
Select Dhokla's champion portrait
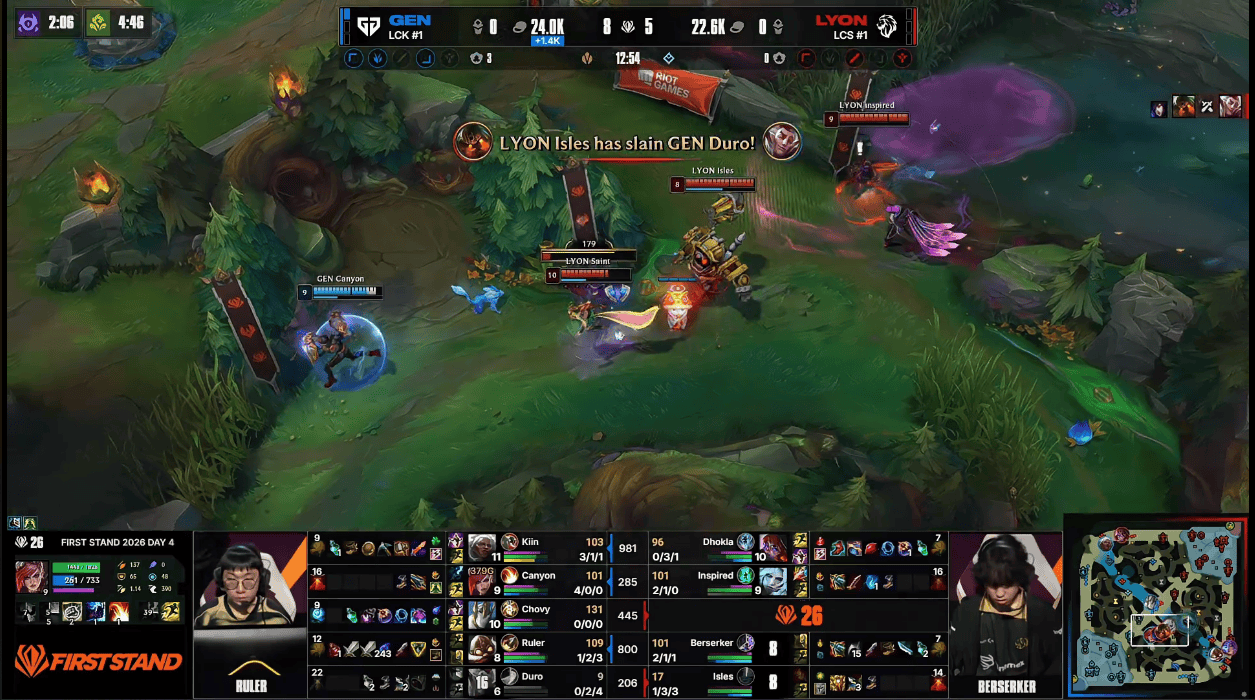pyautogui.click(x=775, y=548)
